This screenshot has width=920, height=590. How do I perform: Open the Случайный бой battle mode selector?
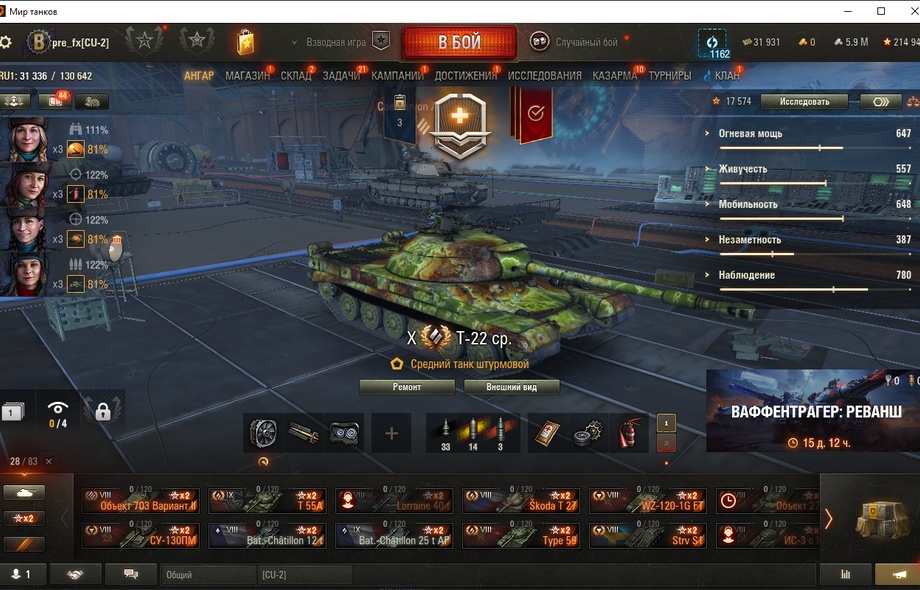pos(574,42)
